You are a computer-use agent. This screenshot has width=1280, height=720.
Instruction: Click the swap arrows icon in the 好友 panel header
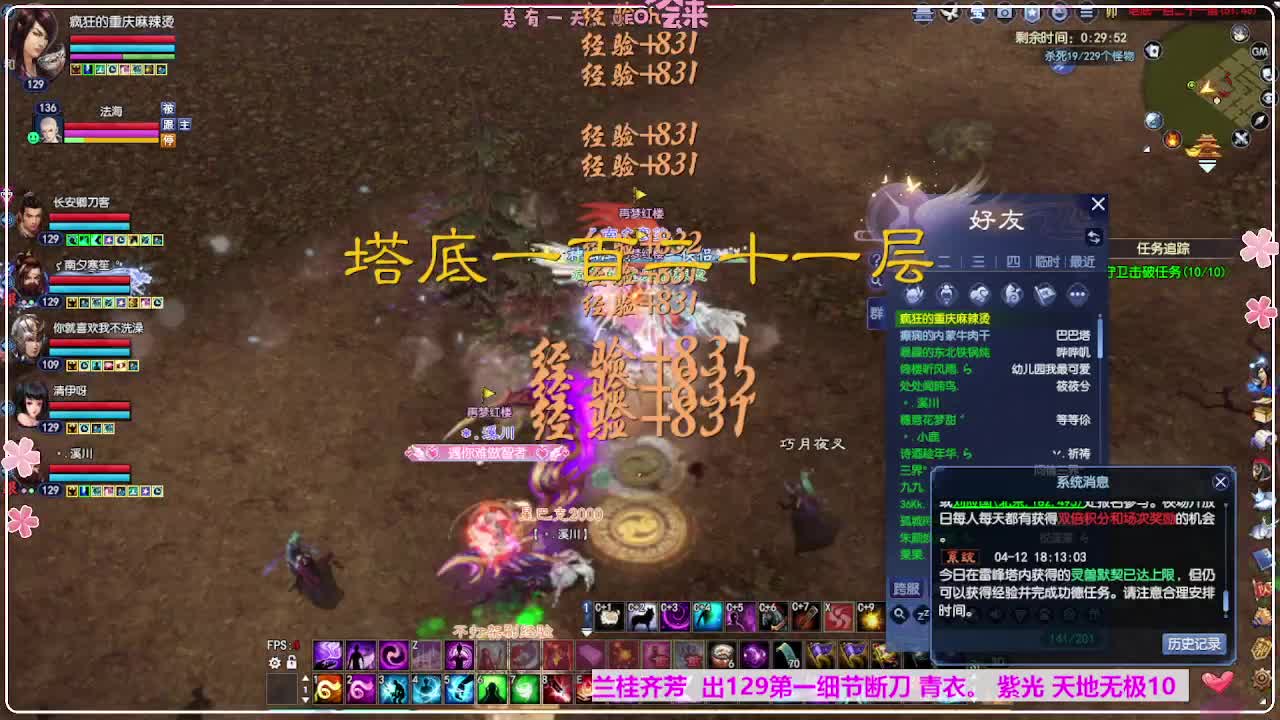[x=1095, y=238]
